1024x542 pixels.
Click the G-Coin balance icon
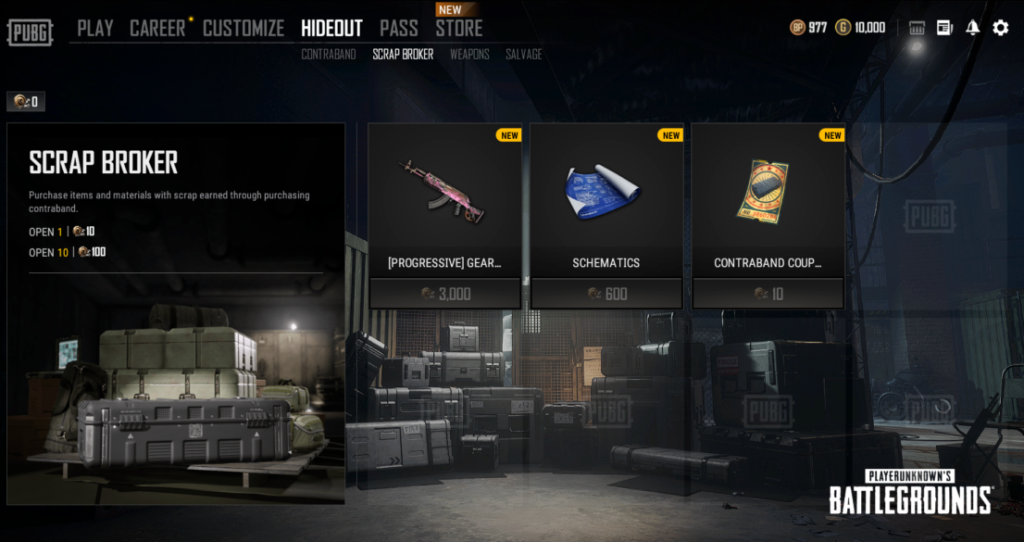pos(843,28)
